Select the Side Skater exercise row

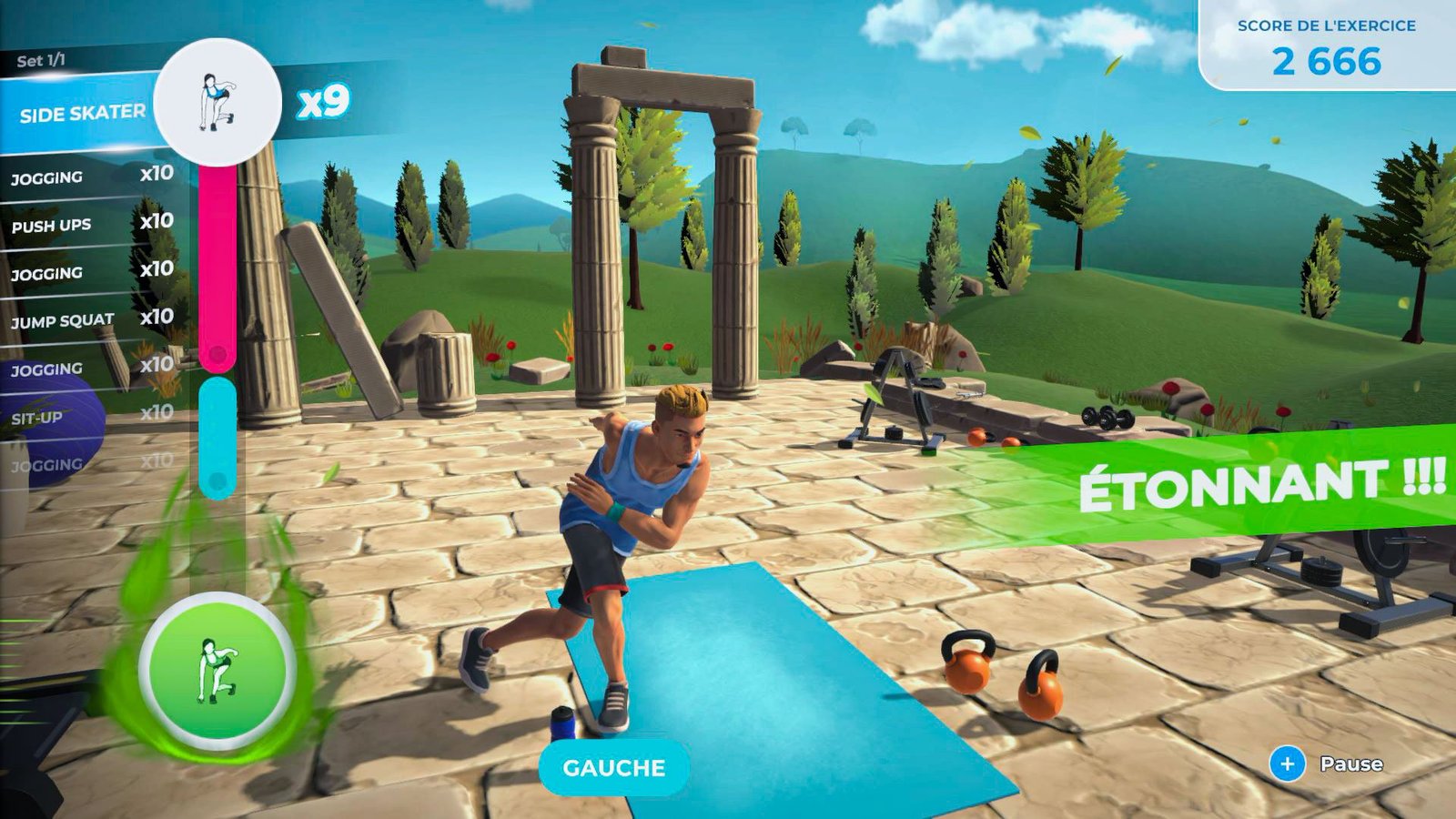tap(82, 114)
